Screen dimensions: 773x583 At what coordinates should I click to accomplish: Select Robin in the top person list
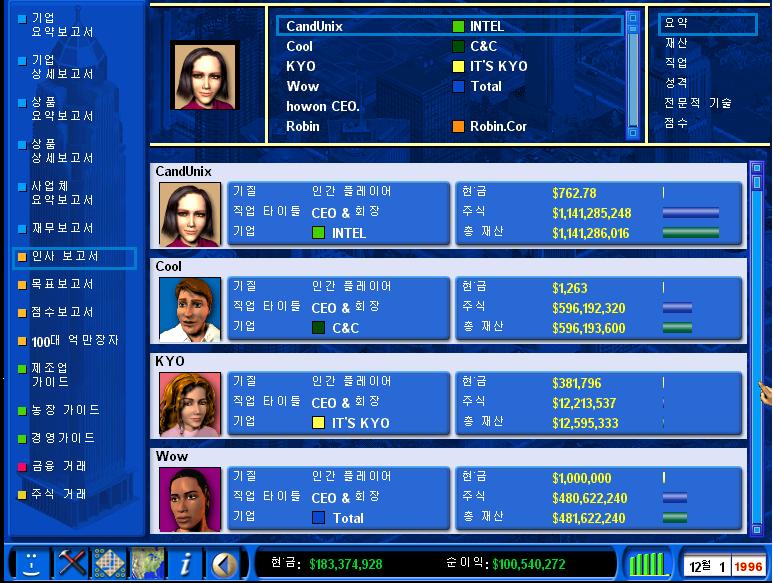tap(303, 127)
